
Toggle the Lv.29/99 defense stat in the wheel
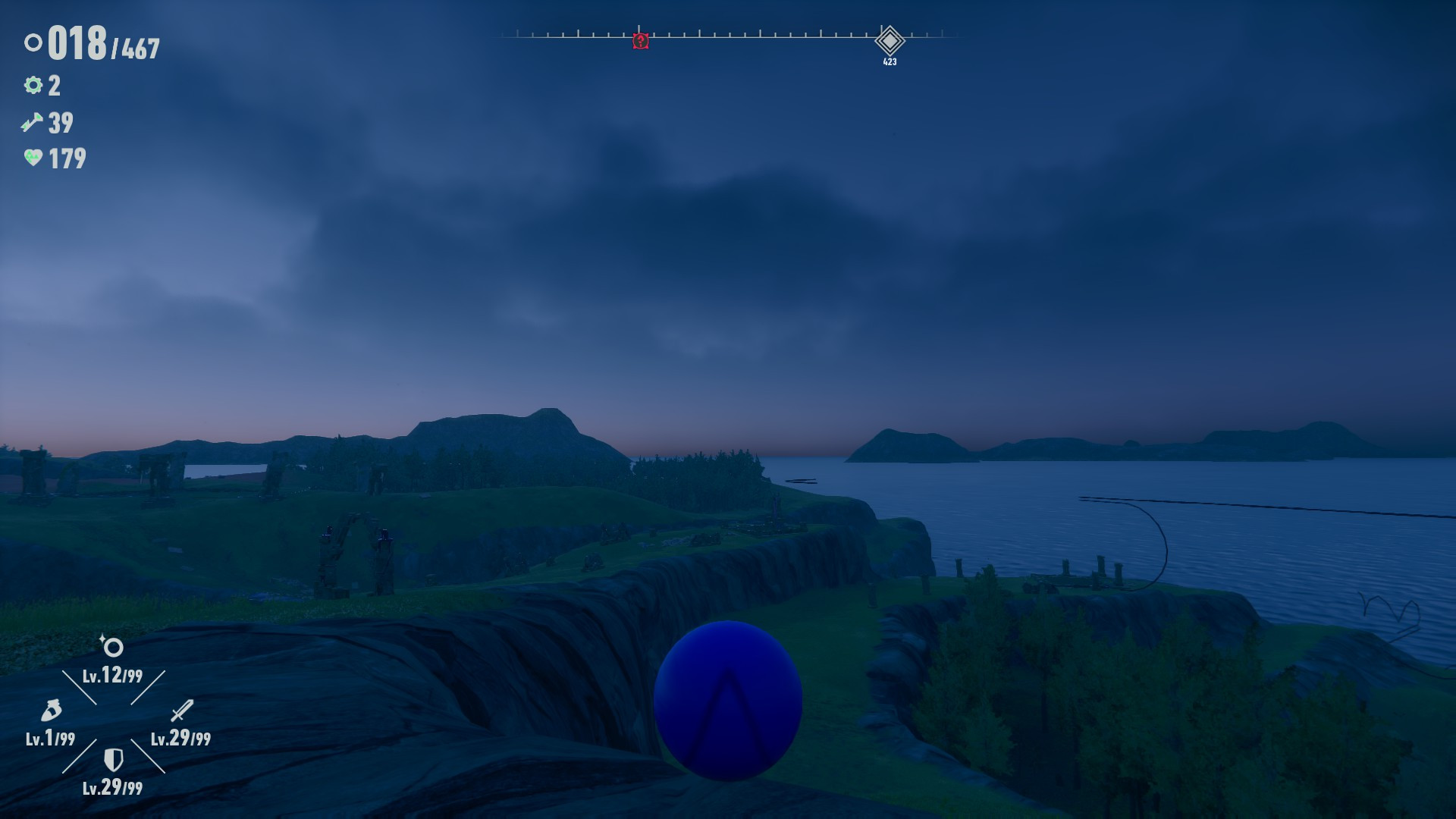coord(112,789)
